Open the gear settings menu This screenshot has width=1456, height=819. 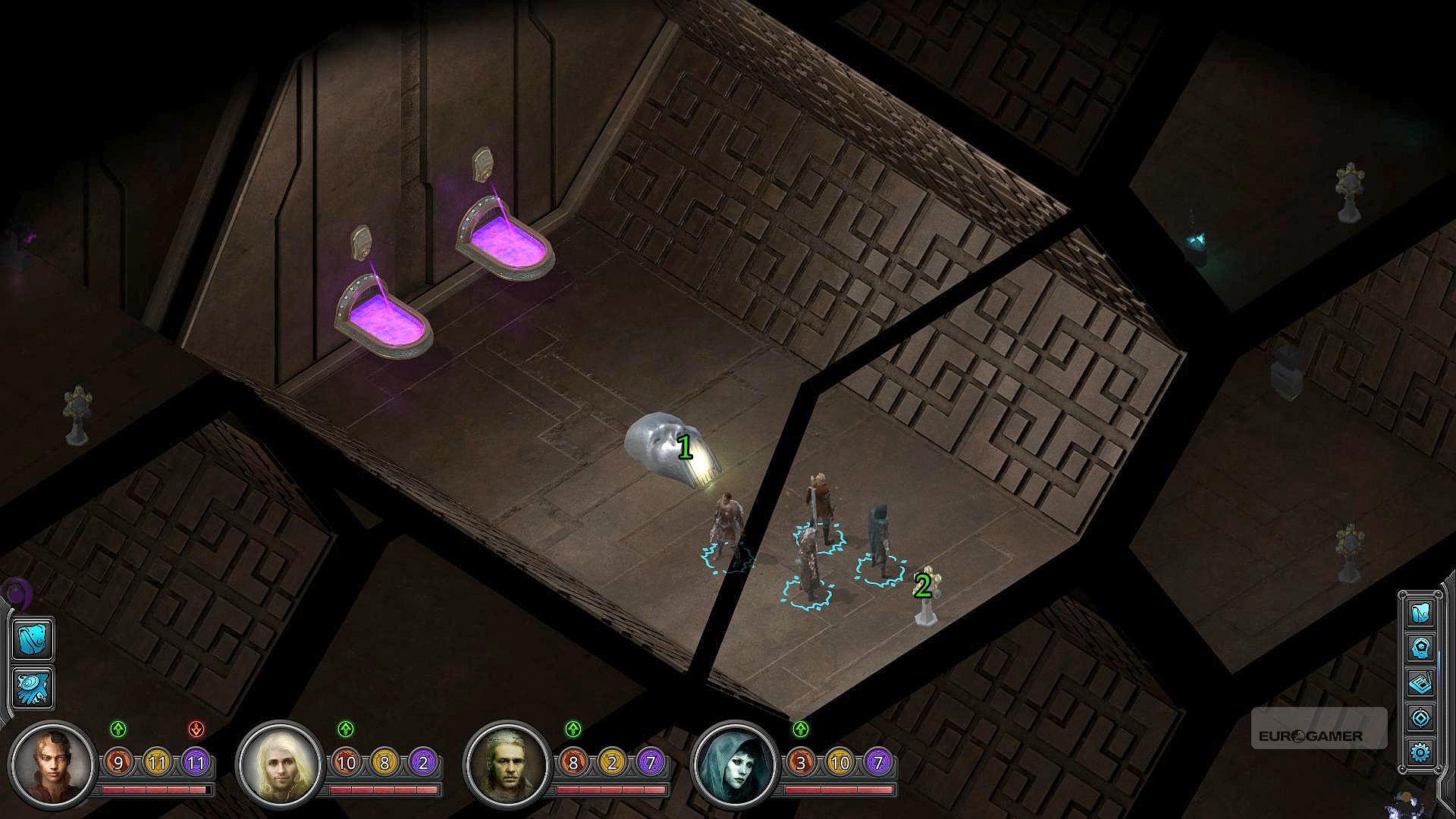[1420, 752]
